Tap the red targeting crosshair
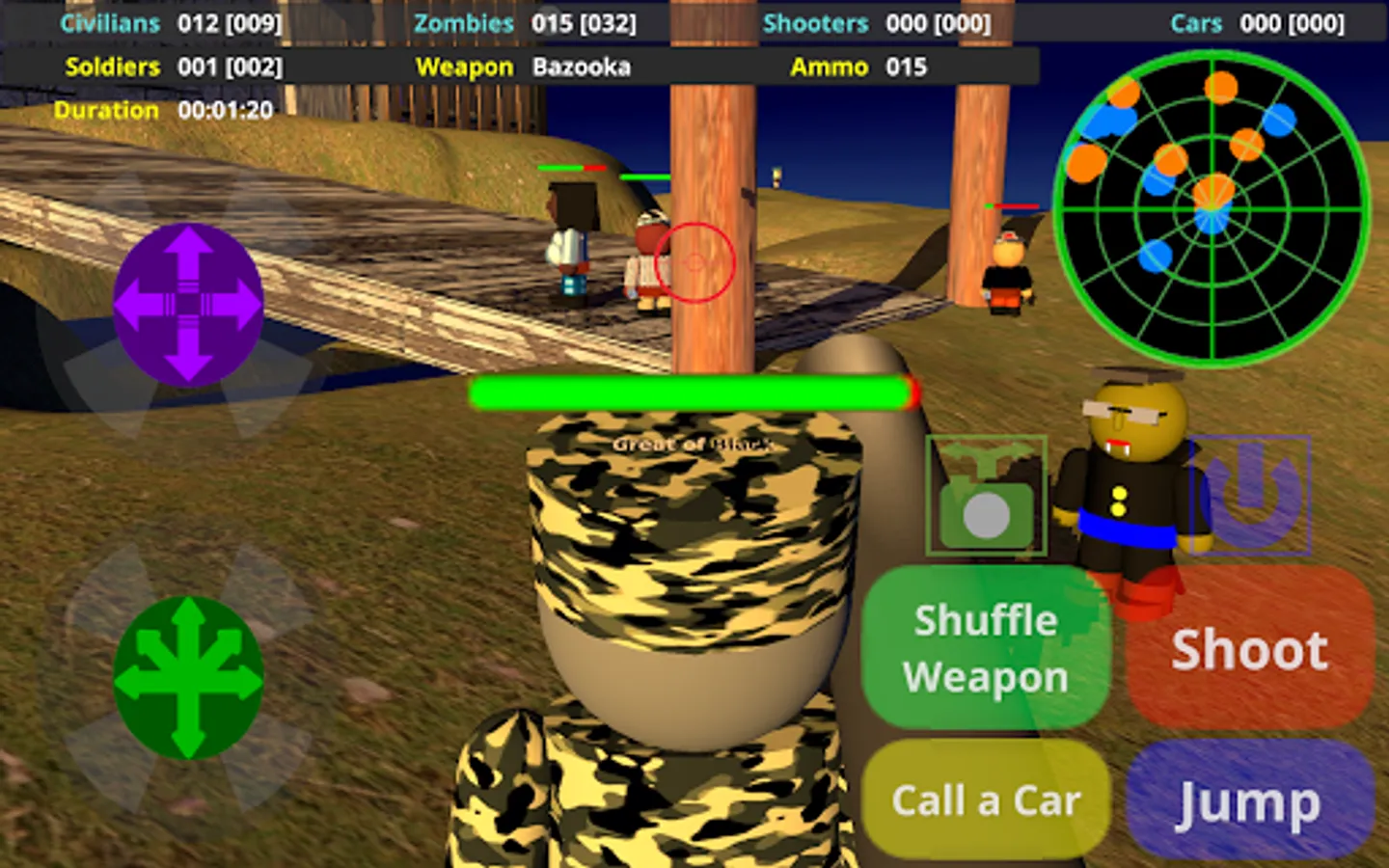The width and height of the screenshot is (1389, 868). point(694,259)
